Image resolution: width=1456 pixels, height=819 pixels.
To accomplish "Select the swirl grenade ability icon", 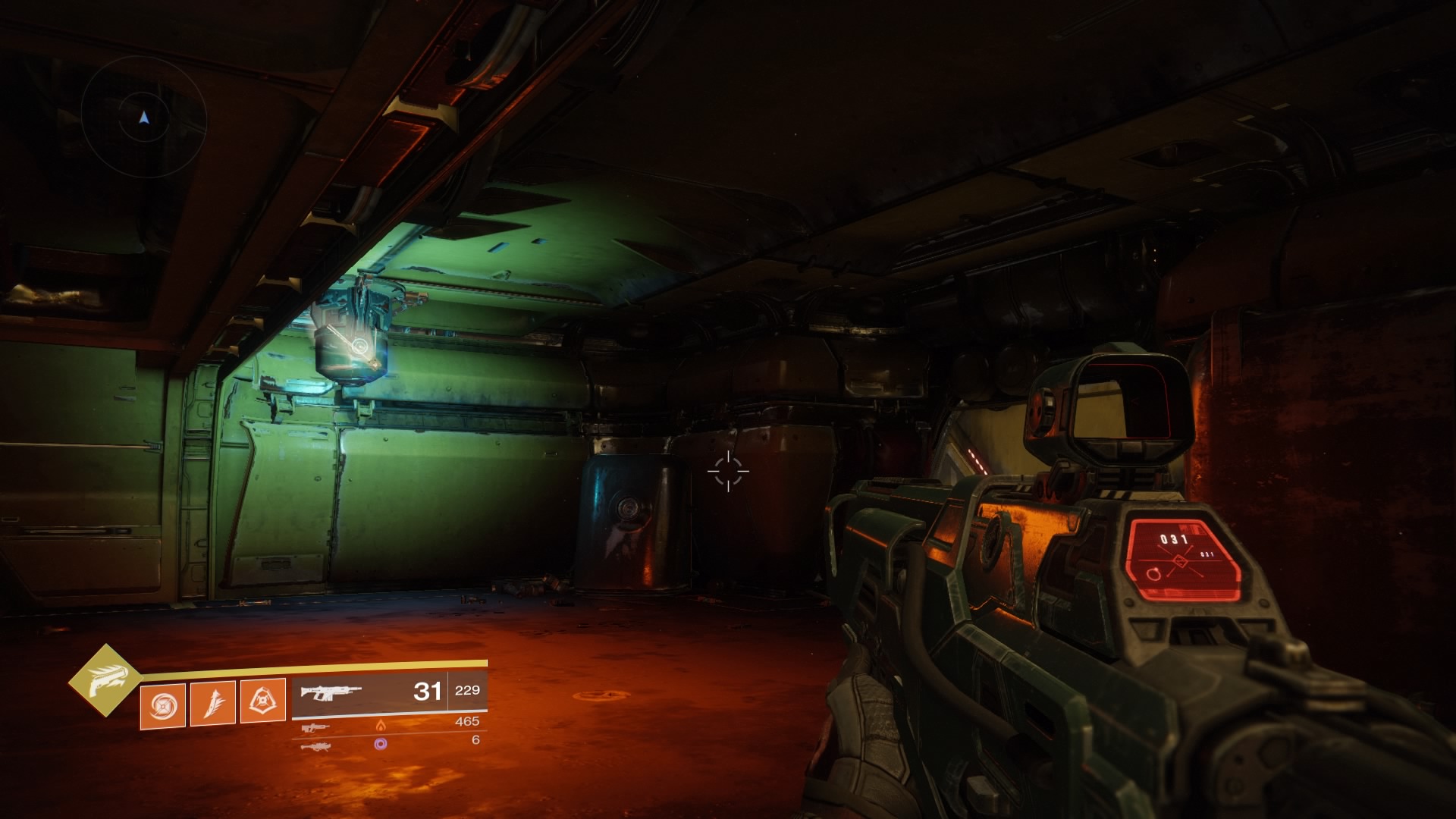I will coord(163,704).
